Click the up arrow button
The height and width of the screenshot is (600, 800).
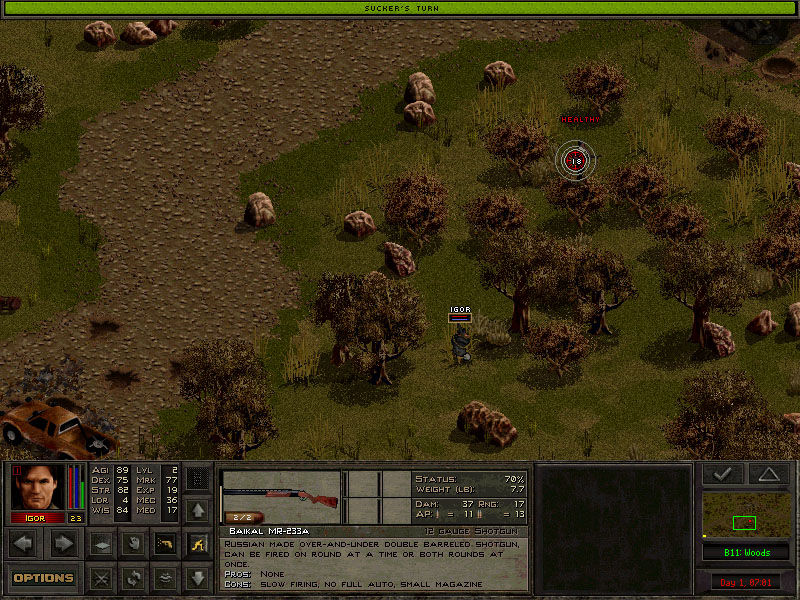click(x=198, y=510)
